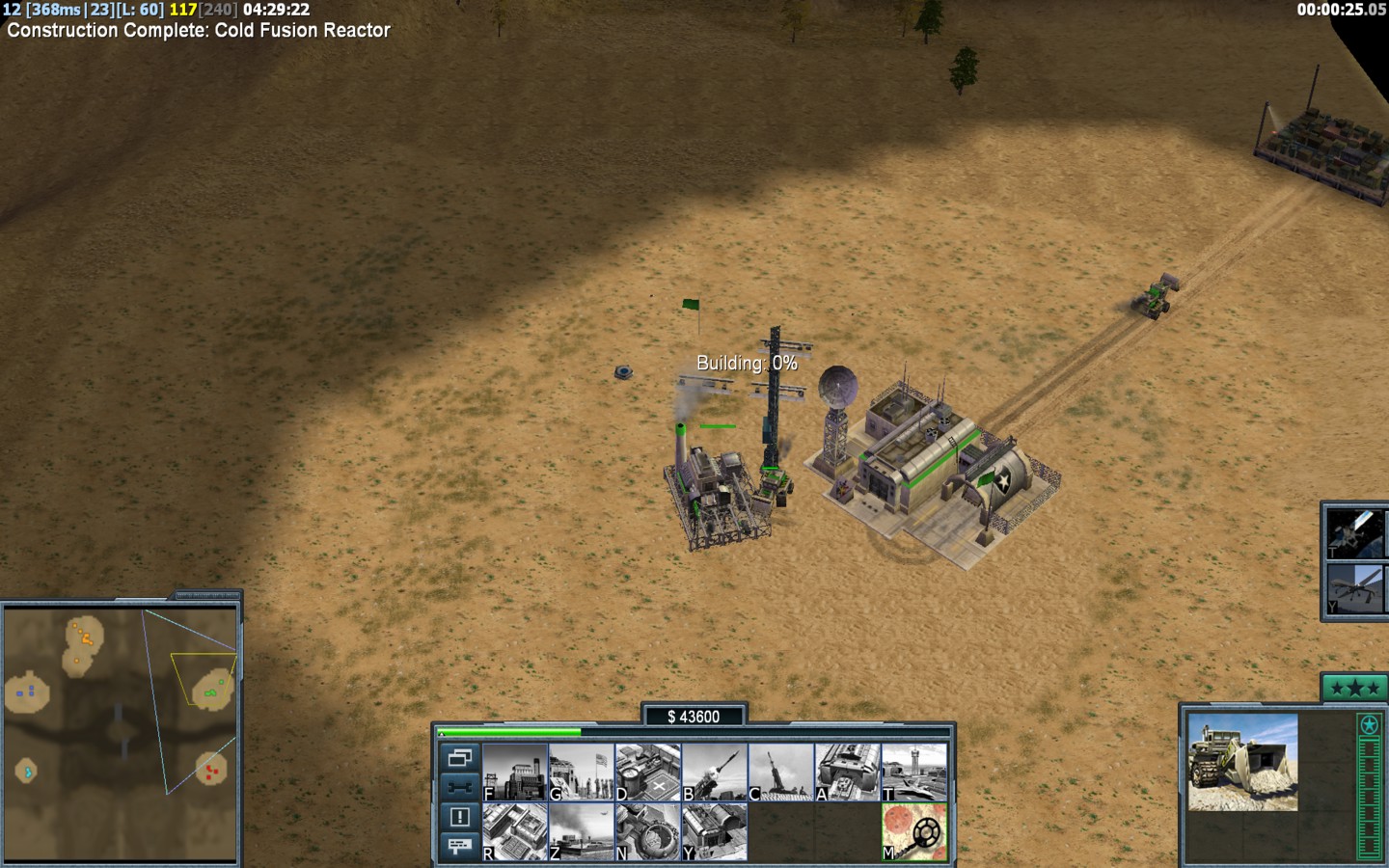This screenshot has height=868, width=1389.
Task: Build an Airfield with the jet icon
Action: point(914,773)
